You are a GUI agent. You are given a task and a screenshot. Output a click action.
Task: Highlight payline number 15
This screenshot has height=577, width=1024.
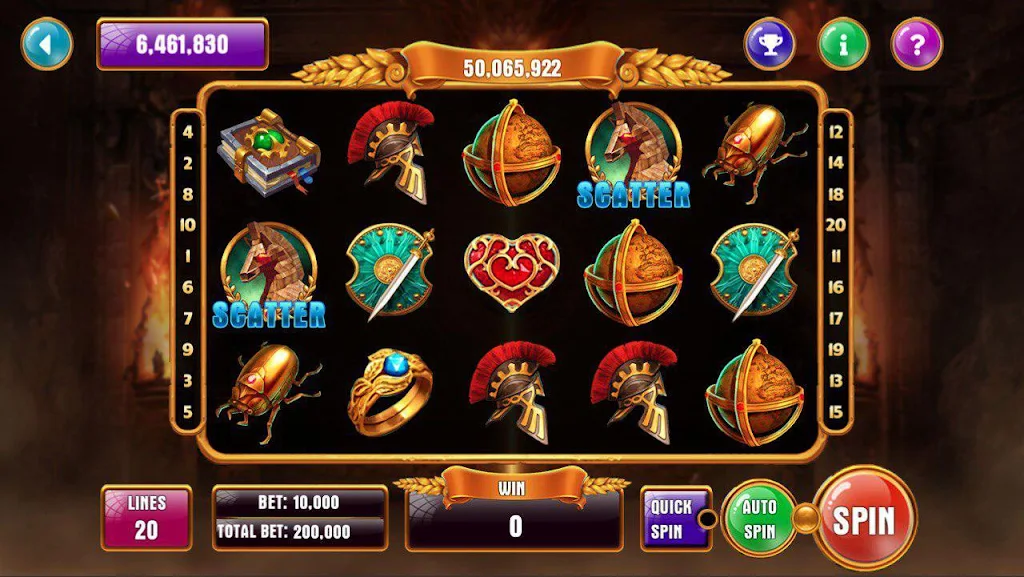(836, 411)
